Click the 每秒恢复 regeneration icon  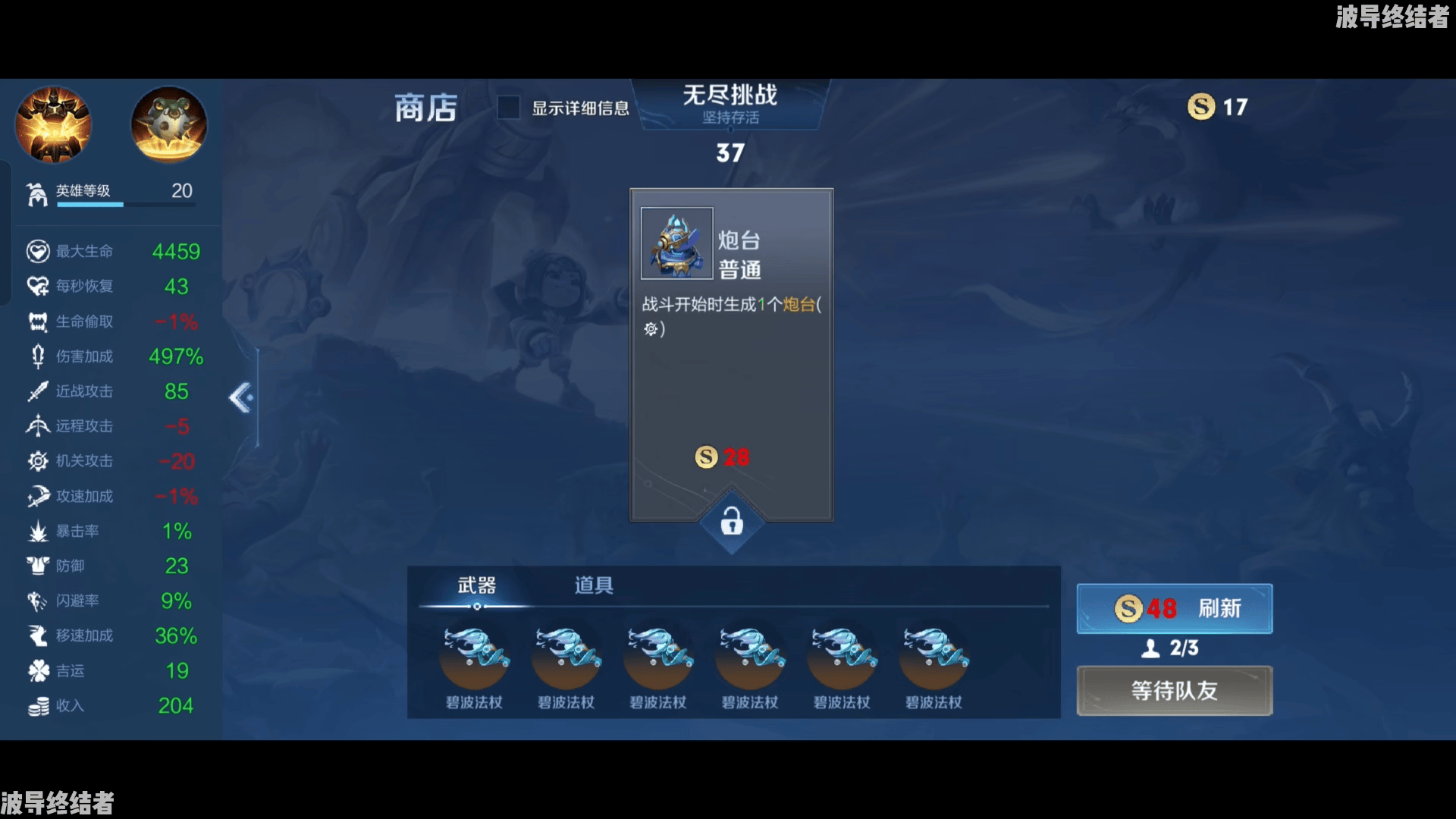[x=37, y=287]
